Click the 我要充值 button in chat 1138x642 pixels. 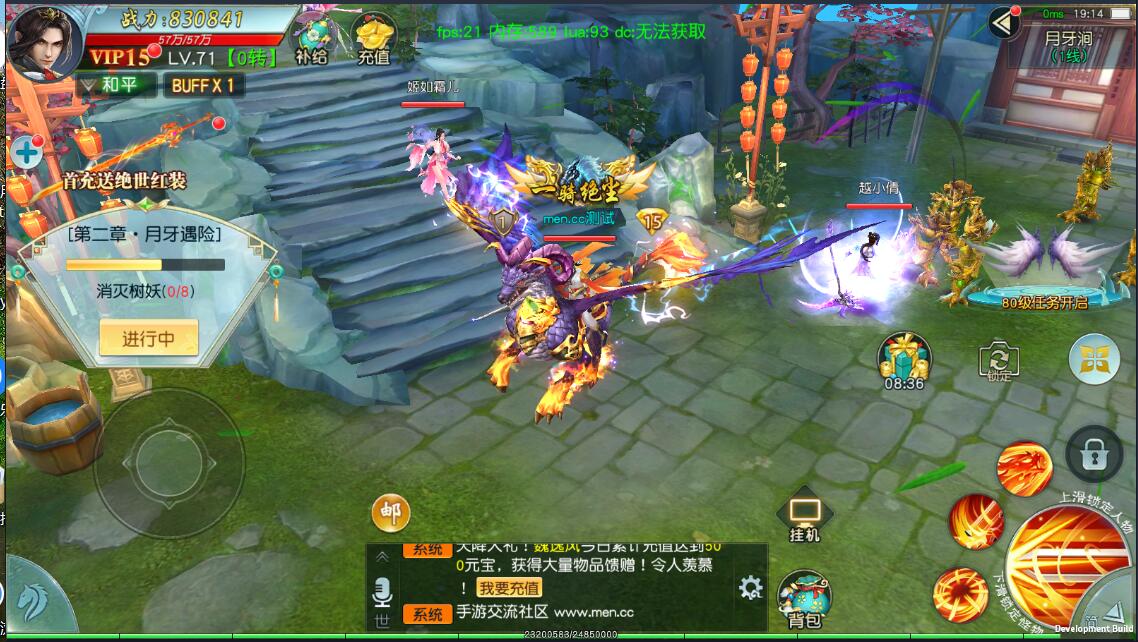[509, 587]
